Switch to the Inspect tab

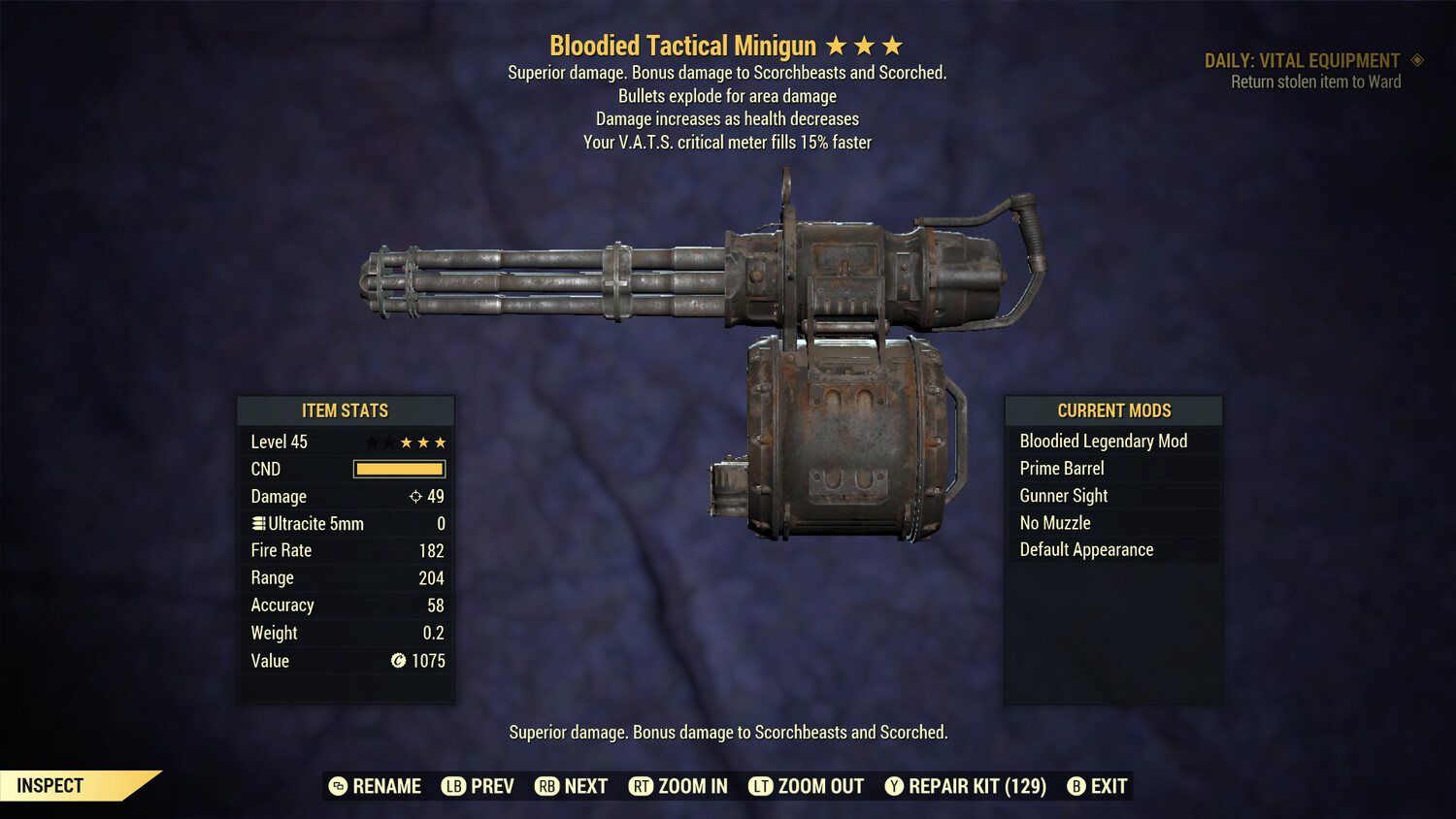pyautogui.click(x=49, y=785)
